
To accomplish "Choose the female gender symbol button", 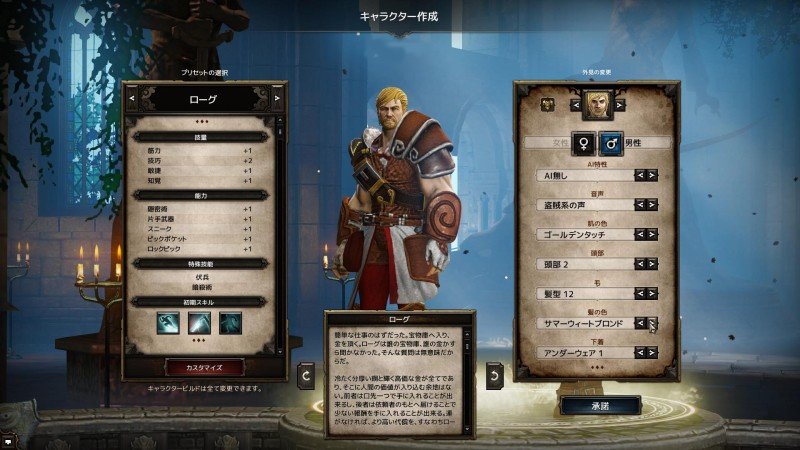I will pos(582,143).
